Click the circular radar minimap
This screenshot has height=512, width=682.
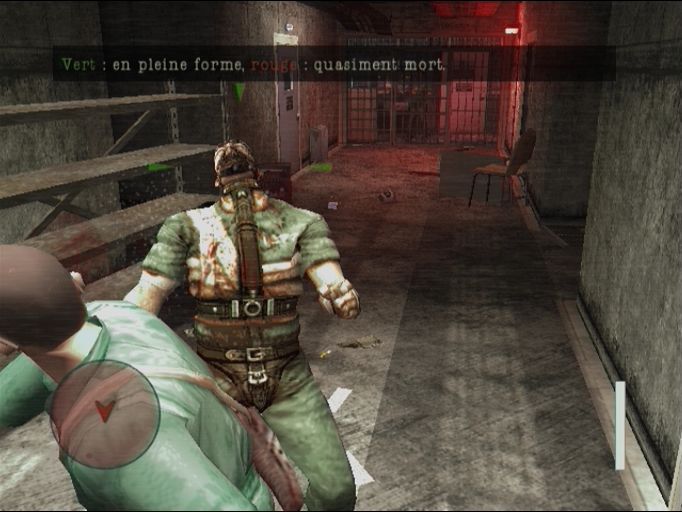[x=105, y=414]
